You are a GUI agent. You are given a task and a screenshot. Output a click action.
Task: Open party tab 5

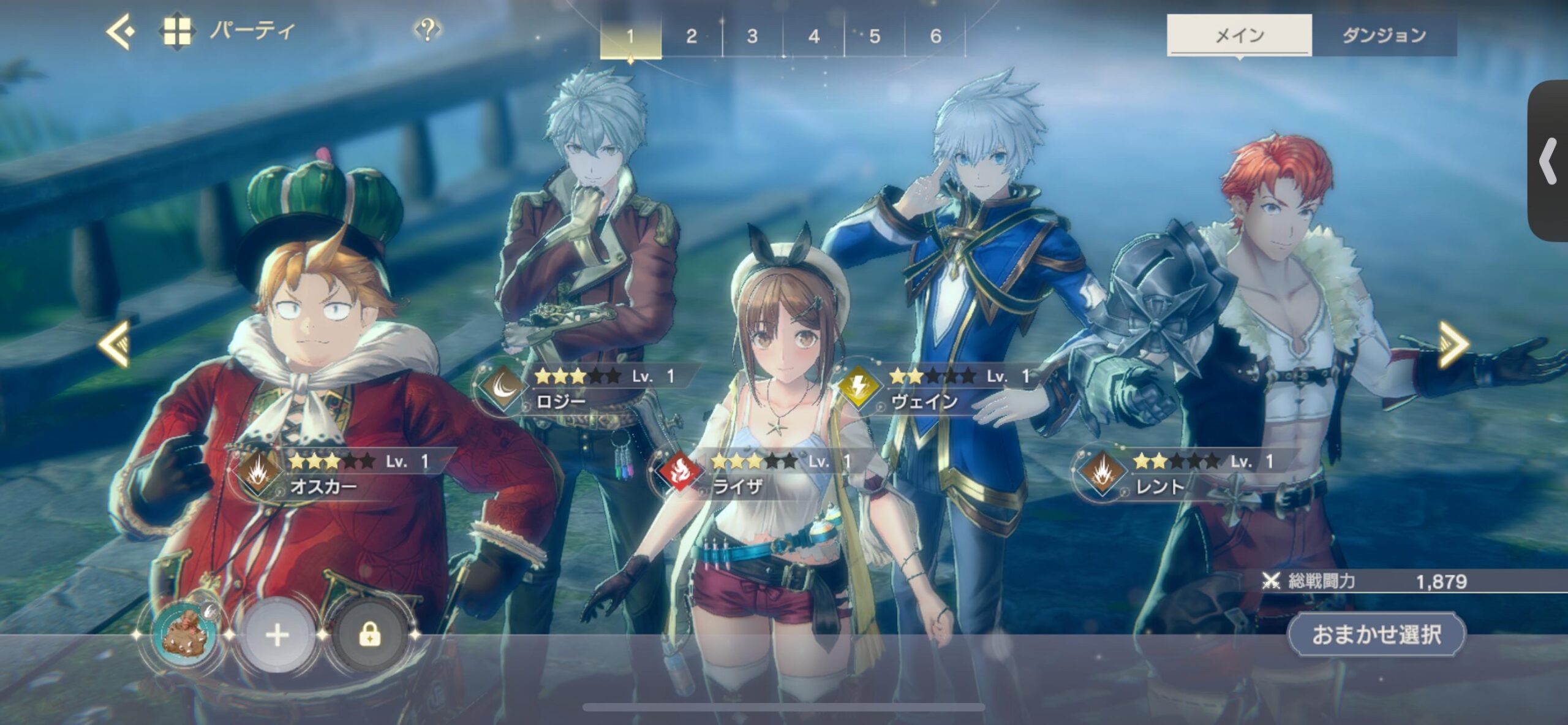click(875, 36)
